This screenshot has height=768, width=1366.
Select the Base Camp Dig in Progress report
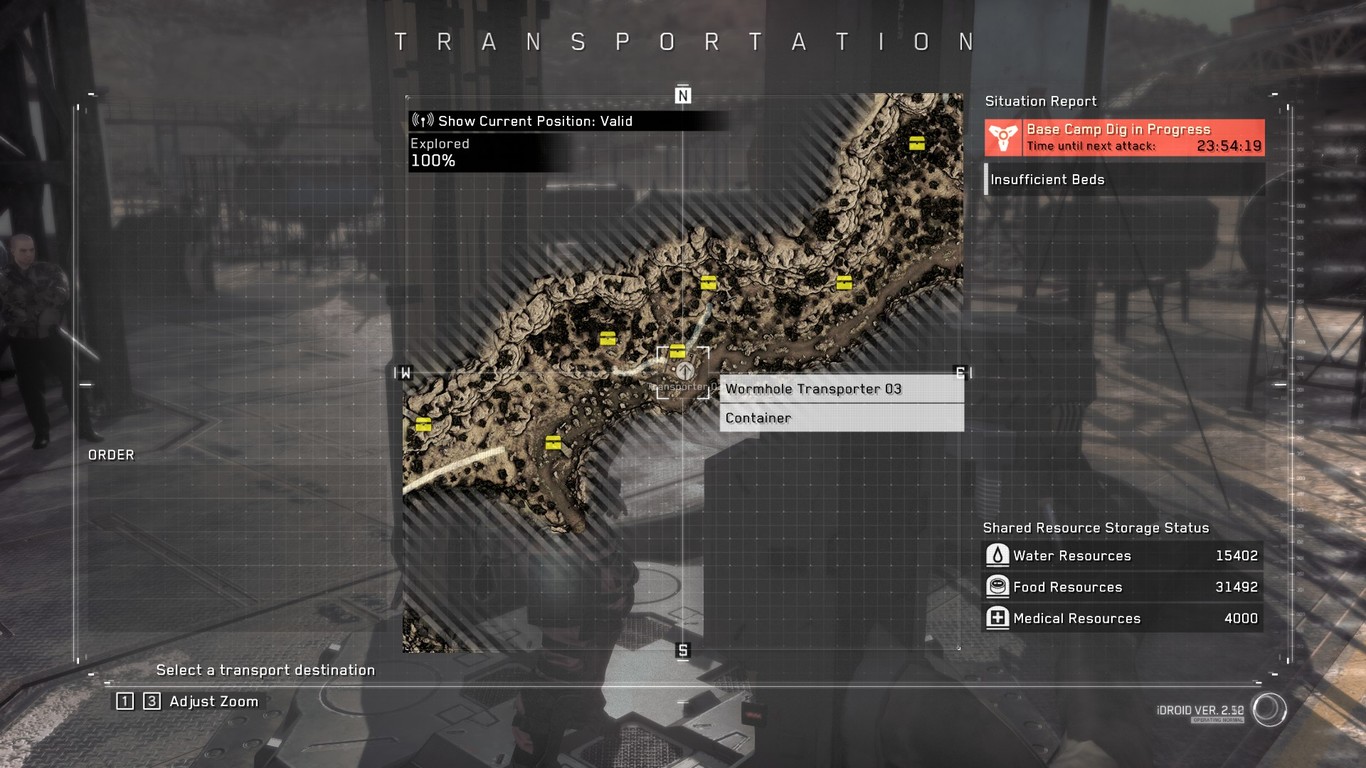pyautogui.click(x=1120, y=129)
